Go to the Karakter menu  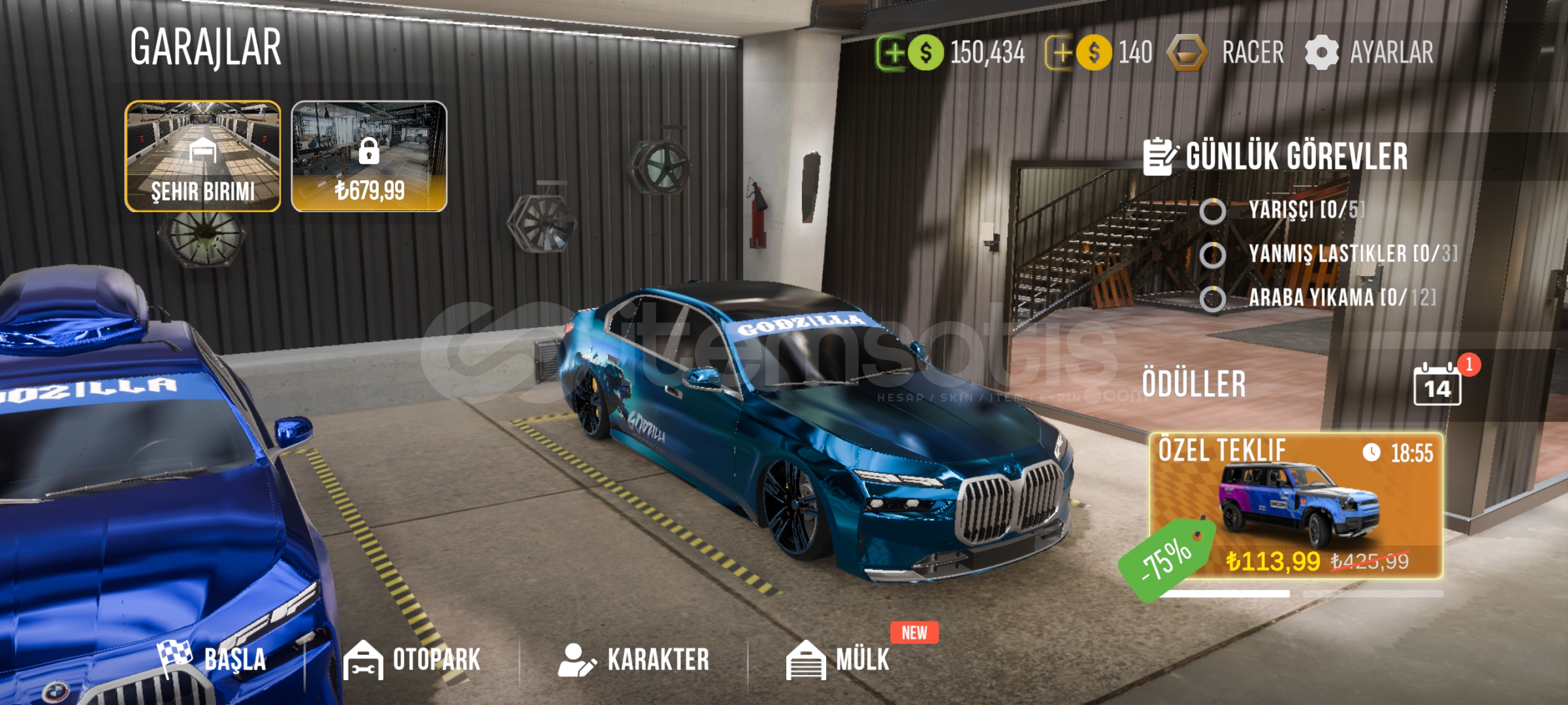click(633, 659)
